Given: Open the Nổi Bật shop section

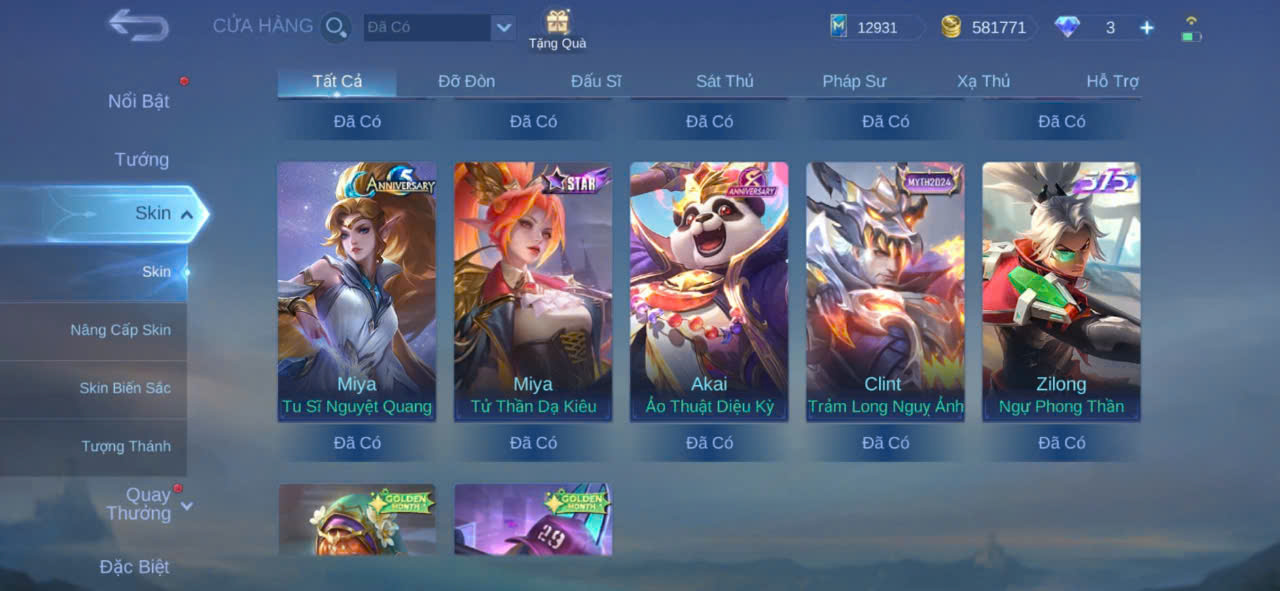Looking at the screenshot, I should (x=139, y=101).
